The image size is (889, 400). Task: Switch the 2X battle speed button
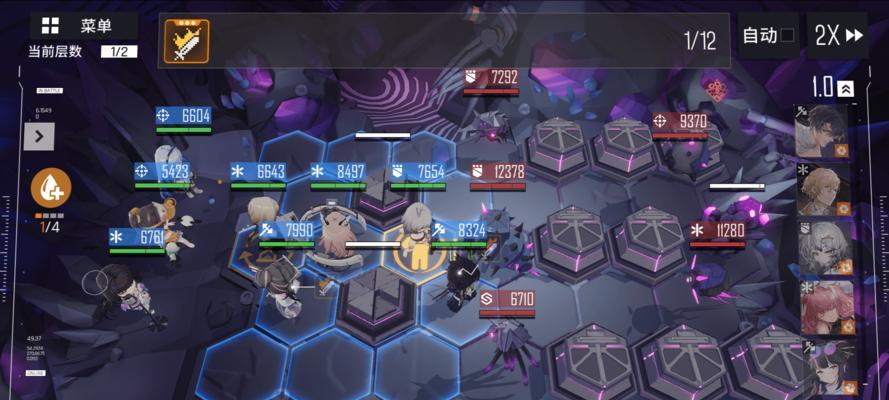[838, 36]
